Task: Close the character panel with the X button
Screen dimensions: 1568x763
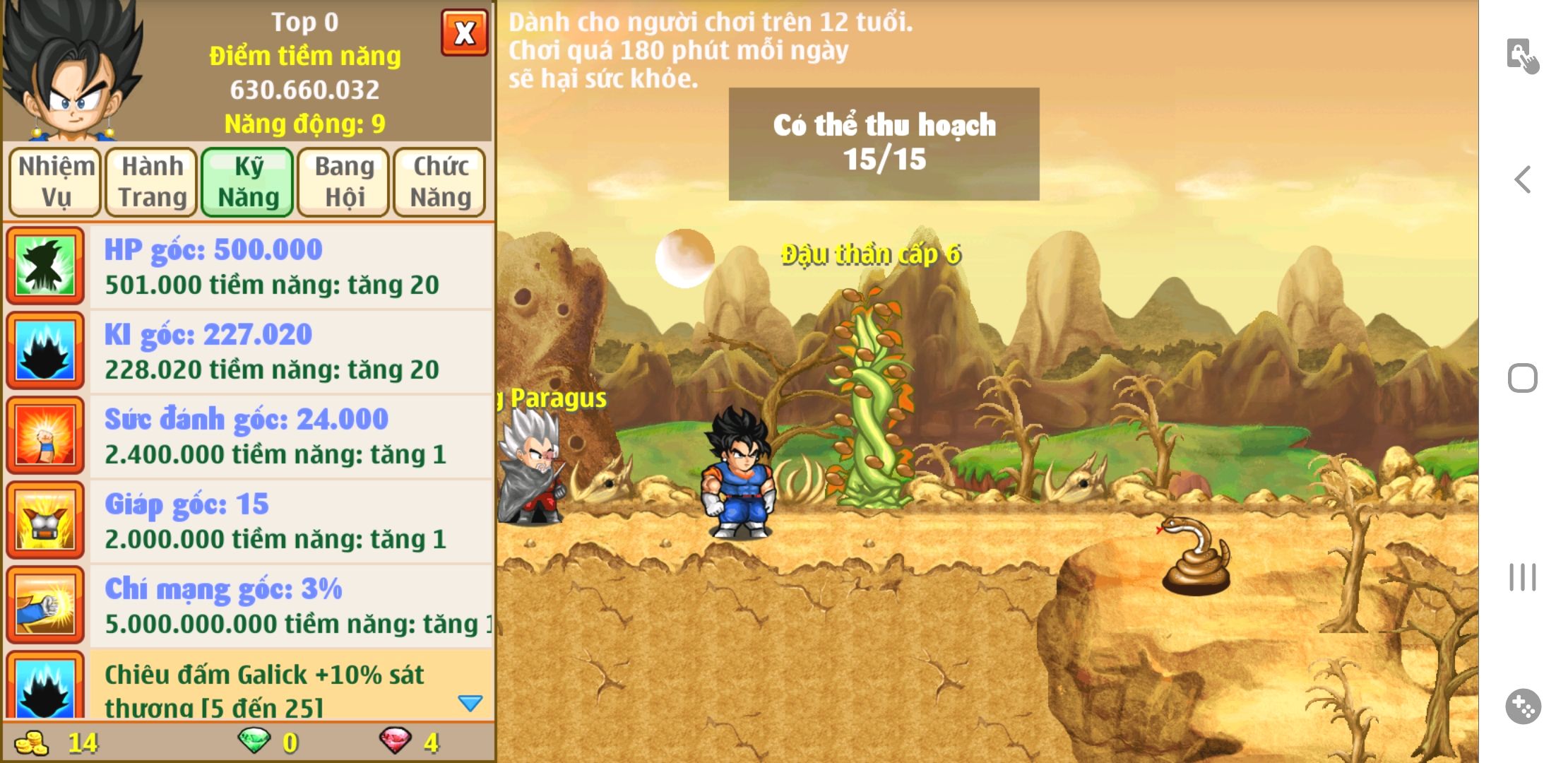Action: 464,32
